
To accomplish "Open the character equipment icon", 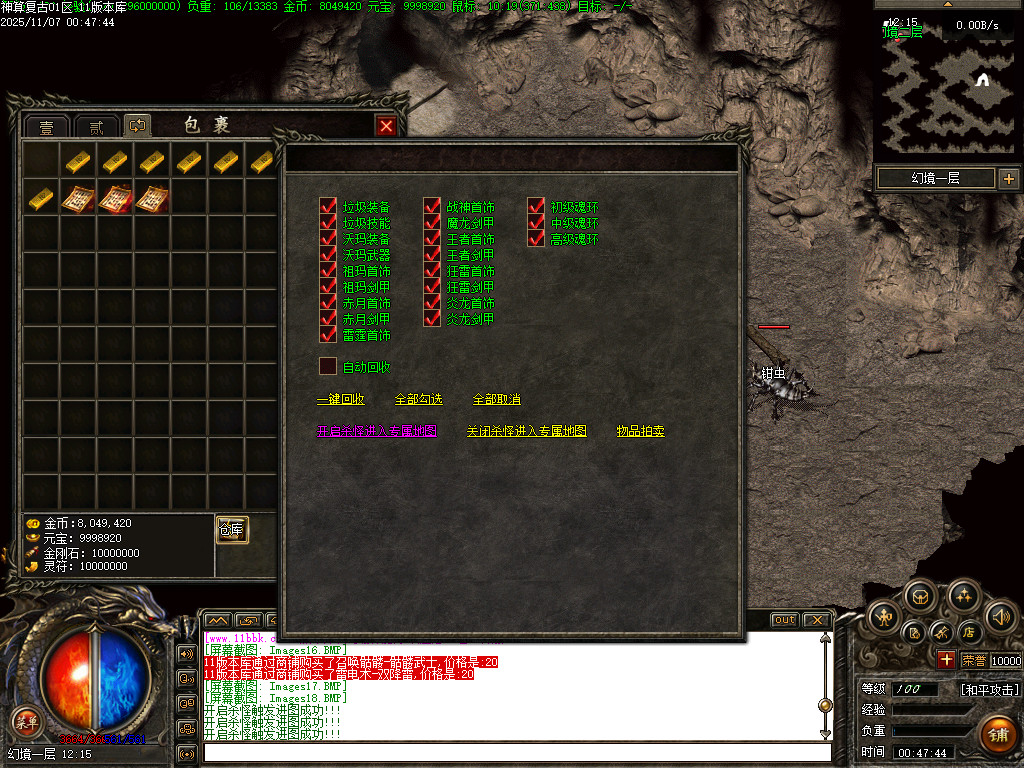I will tap(884, 617).
